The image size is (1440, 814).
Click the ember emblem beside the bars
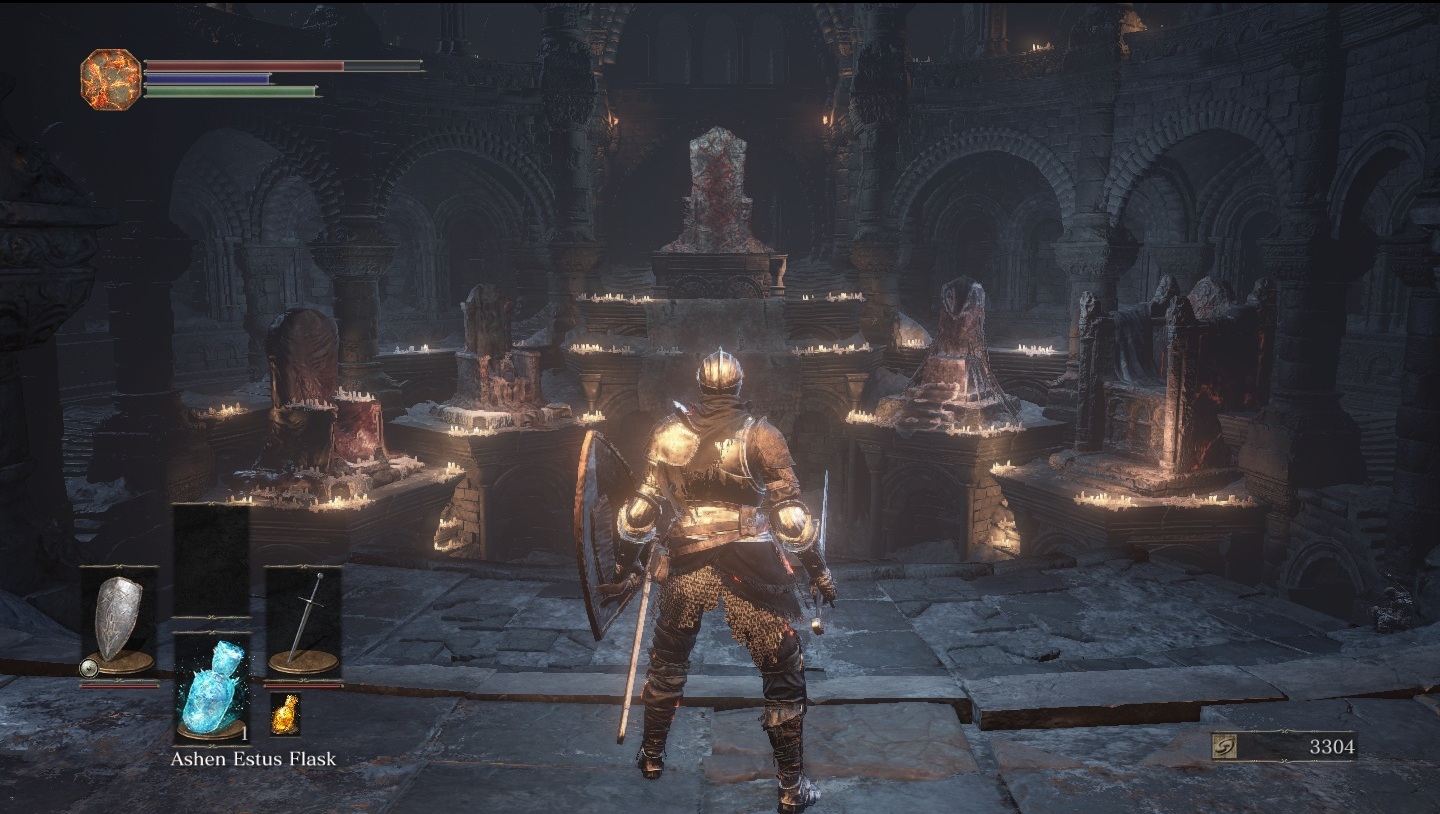pyautogui.click(x=110, y=79)
